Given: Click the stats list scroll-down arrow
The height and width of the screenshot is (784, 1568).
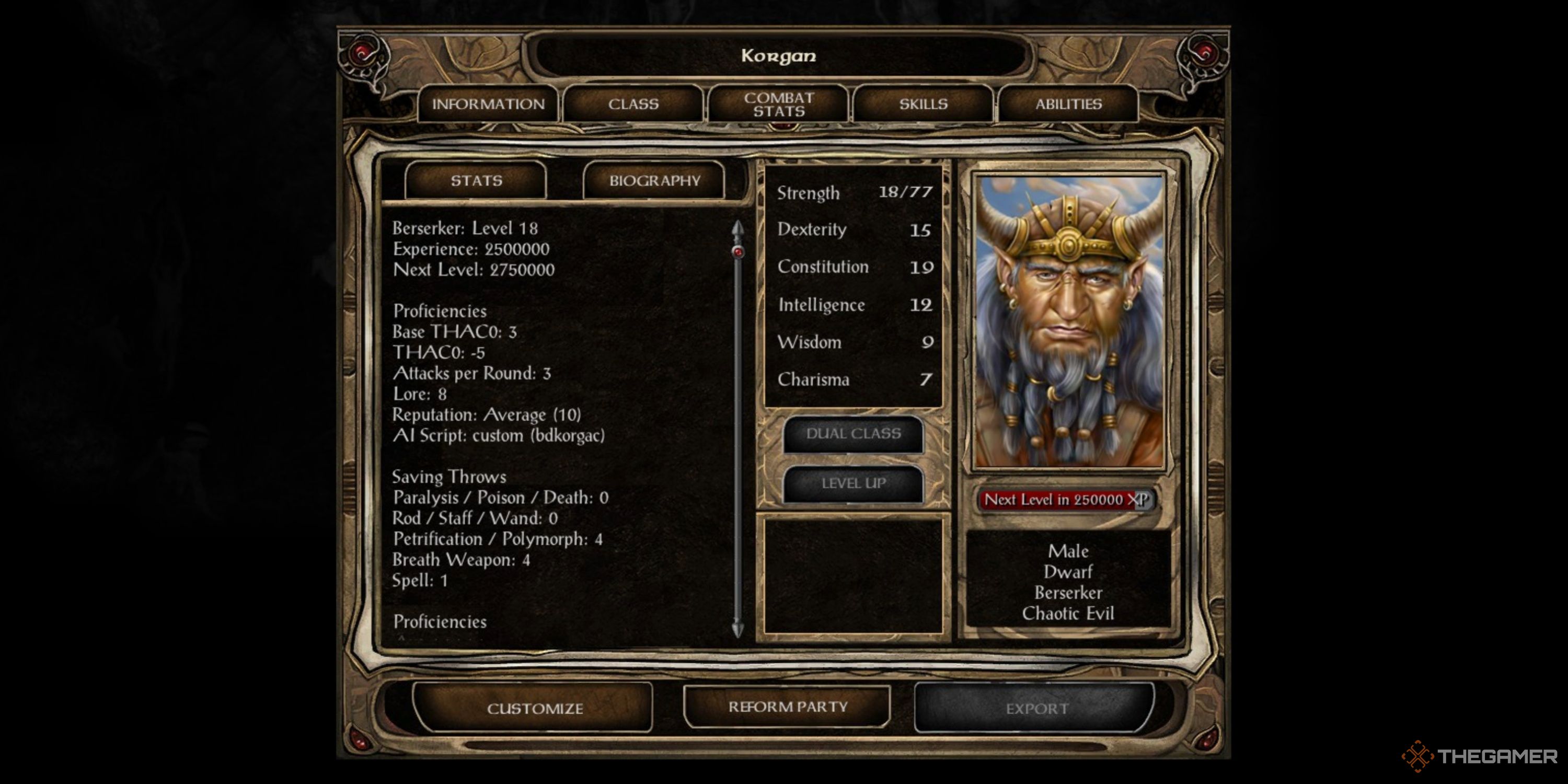Looking at the screenshot, I should coord(737,629).
